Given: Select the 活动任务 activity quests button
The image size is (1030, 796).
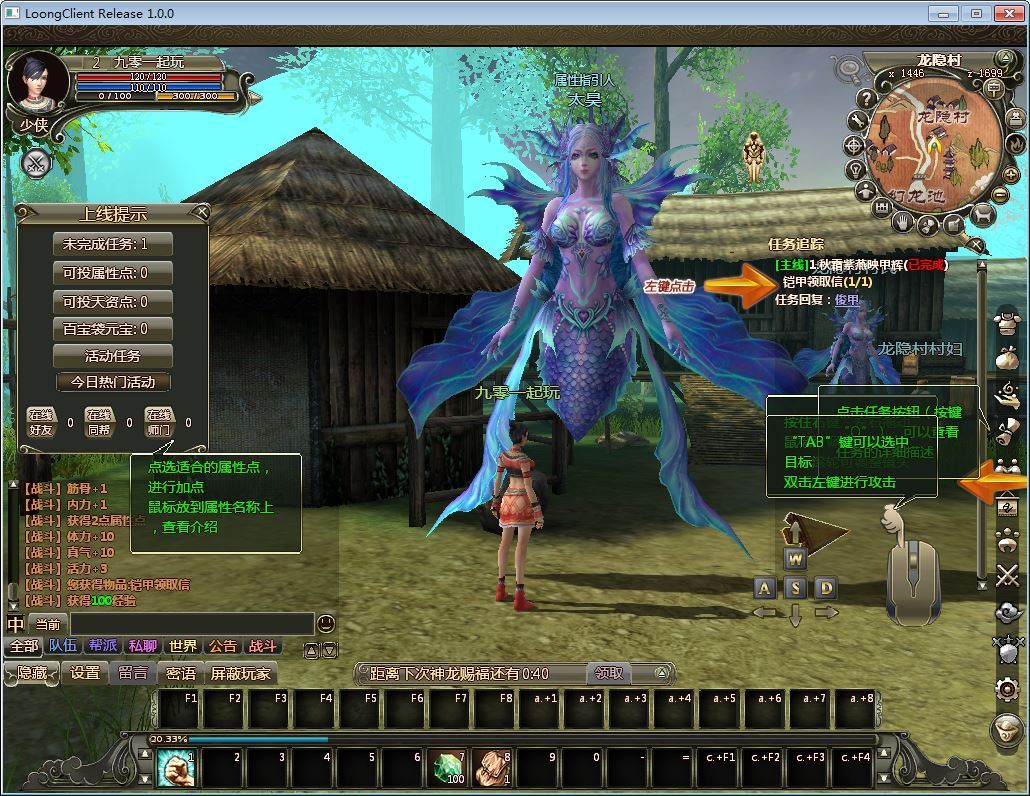Looking at the screenshot, I should [112, 356].
